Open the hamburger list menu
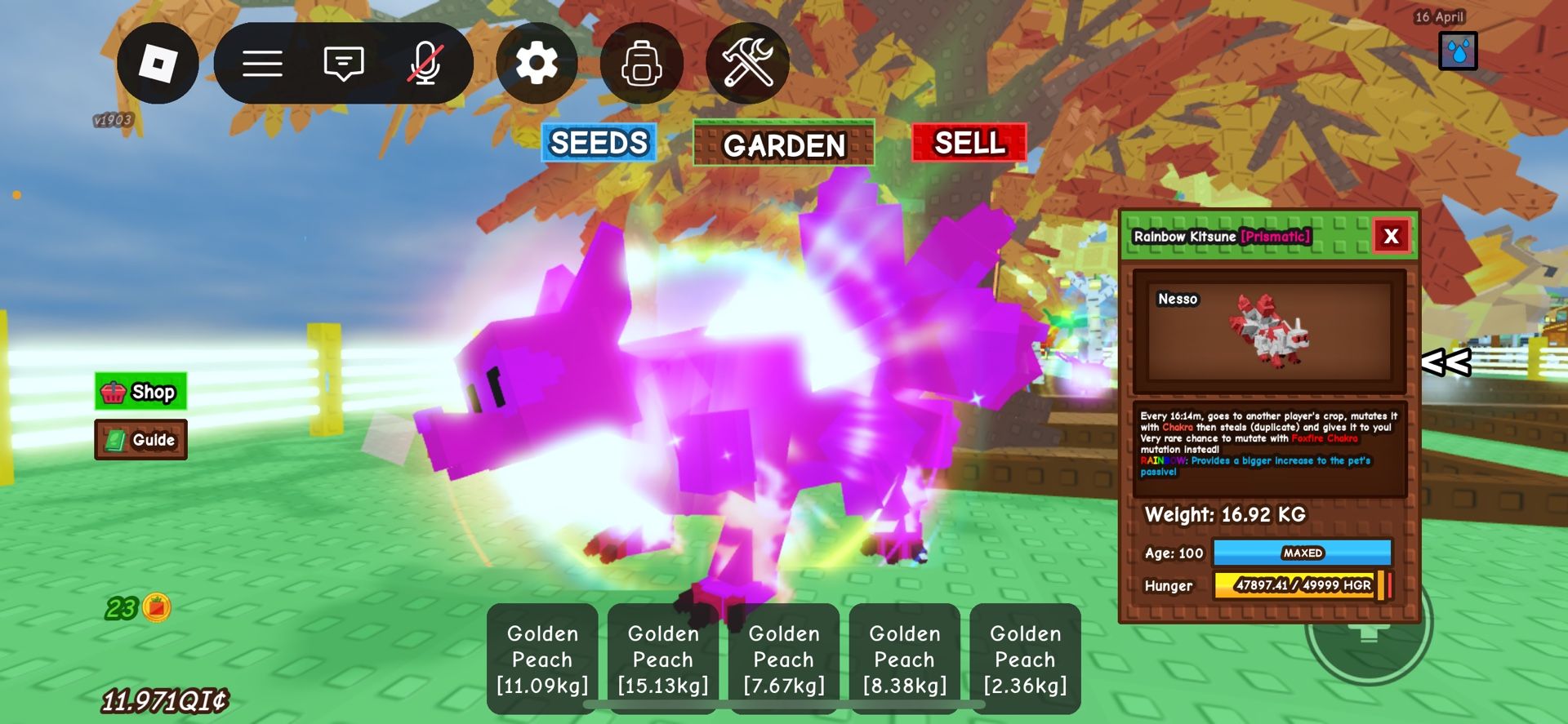The image size is (1568, 724). click(262, 63)
